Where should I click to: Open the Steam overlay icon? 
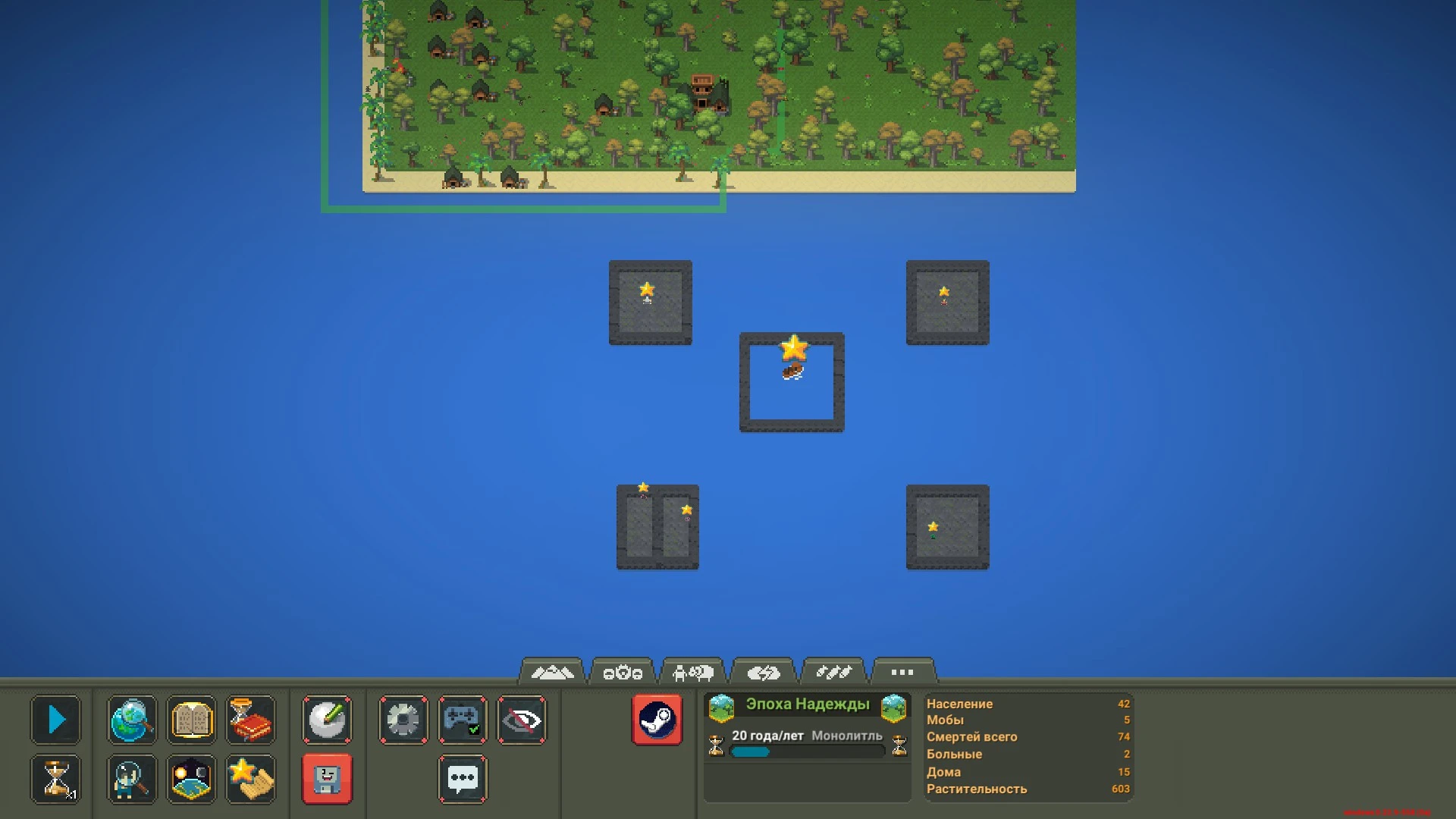(x=657, y=719)
